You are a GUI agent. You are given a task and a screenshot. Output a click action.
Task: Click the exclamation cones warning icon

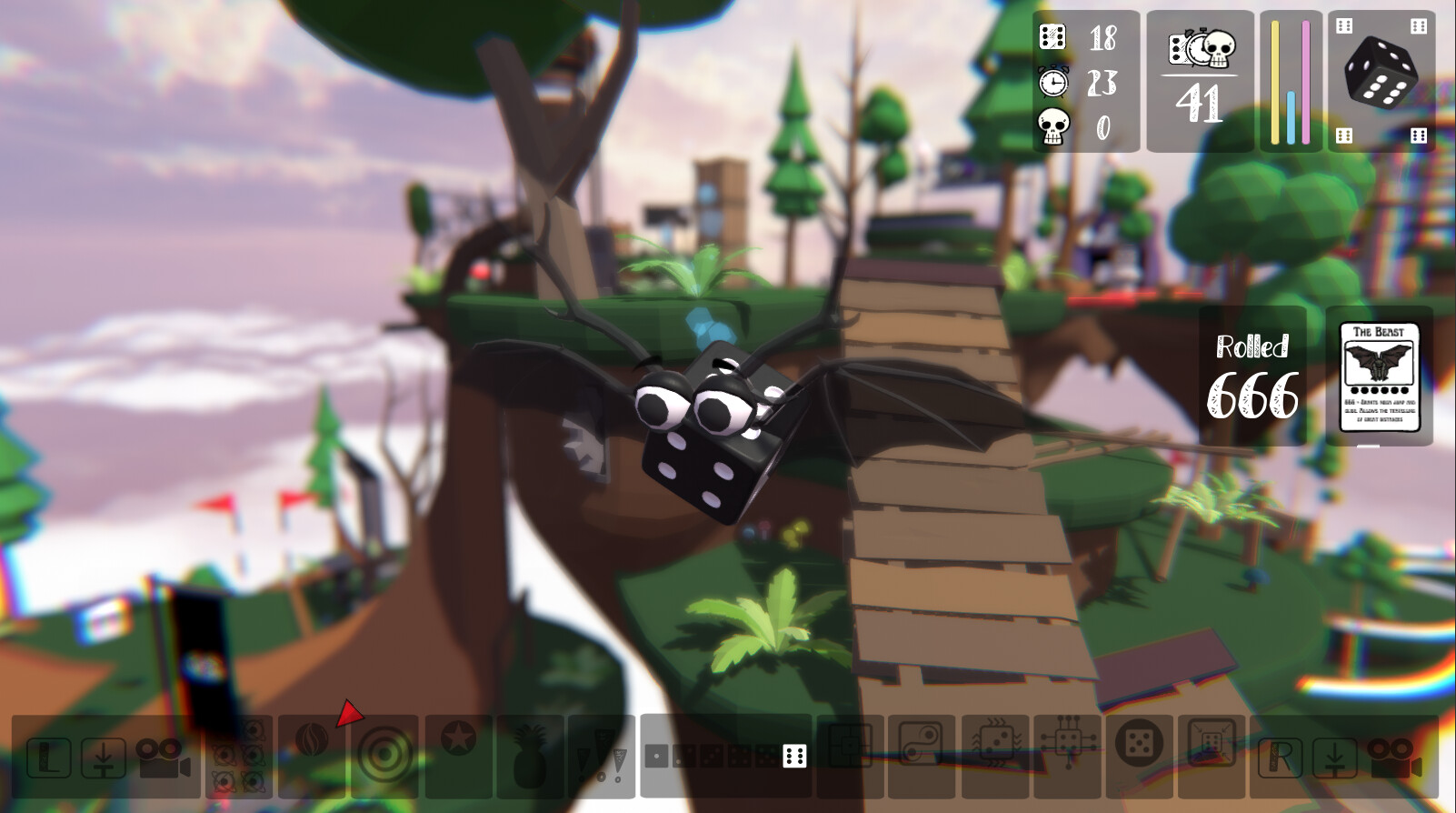[x=605, y=755]
